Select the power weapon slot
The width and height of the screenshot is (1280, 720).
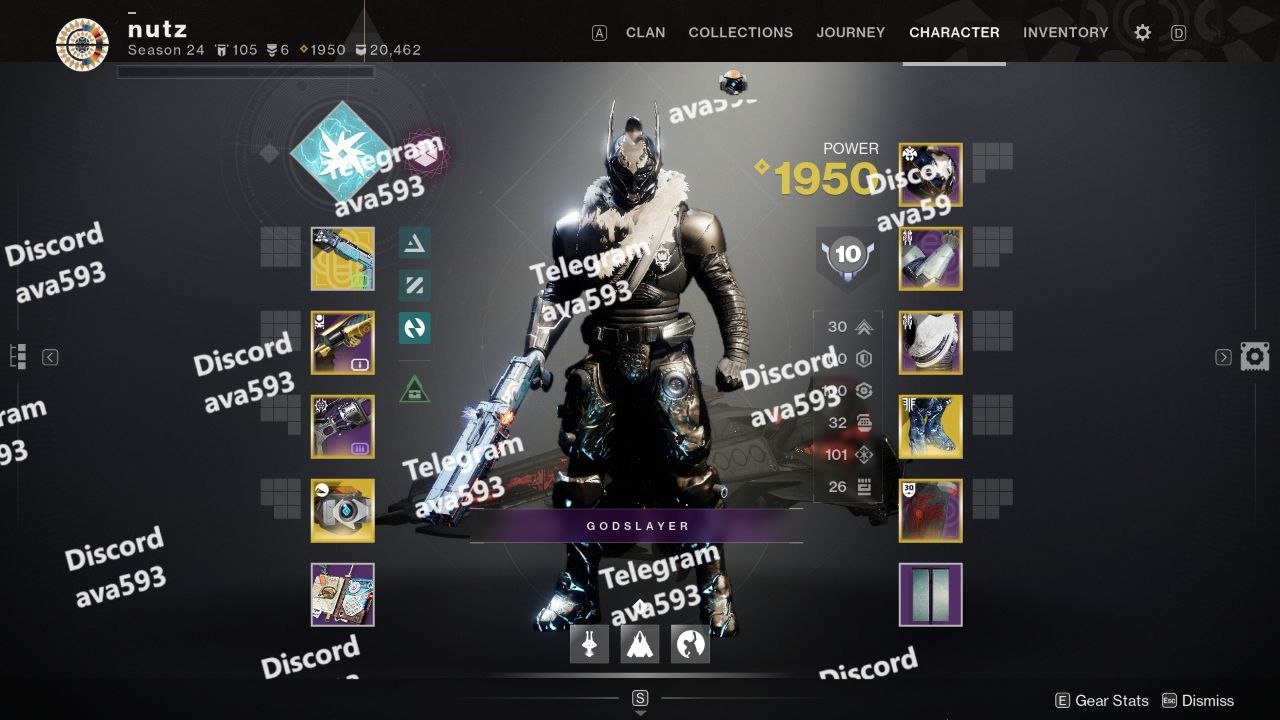click(343, 427)
